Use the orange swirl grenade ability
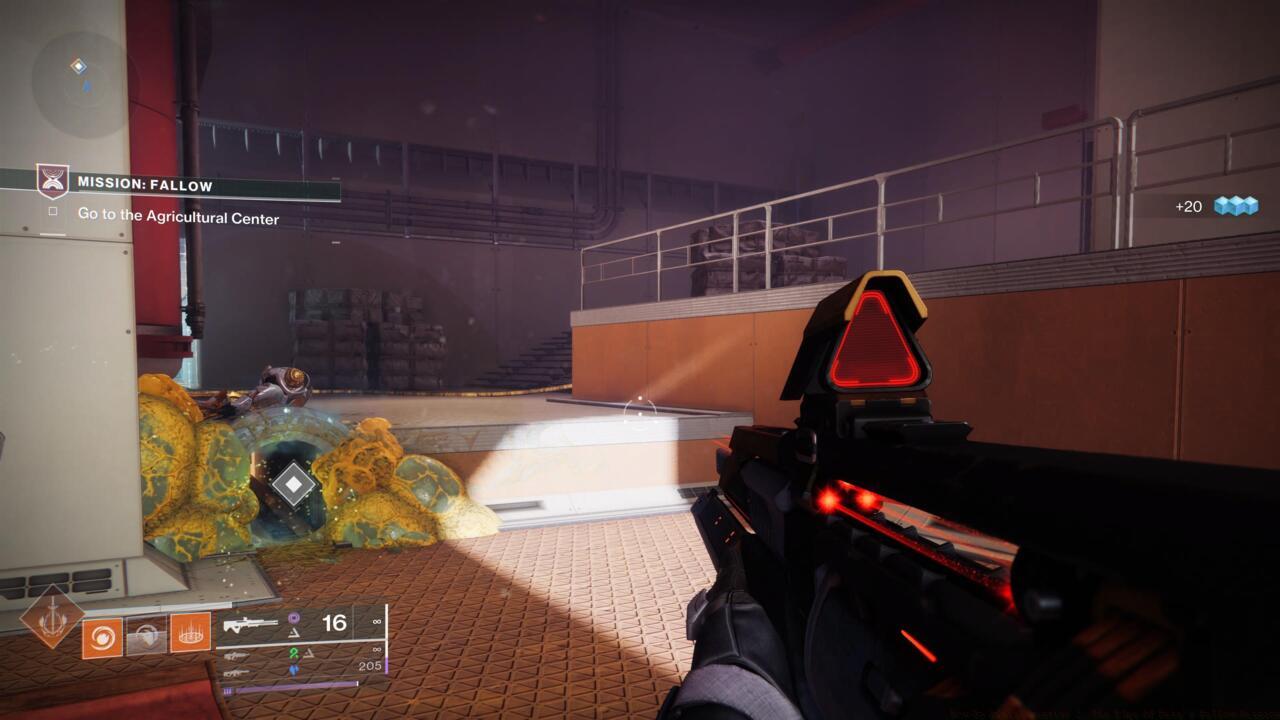Image resolution: width=1280 pixels, height=720 pixels. [x=102, y=637]
